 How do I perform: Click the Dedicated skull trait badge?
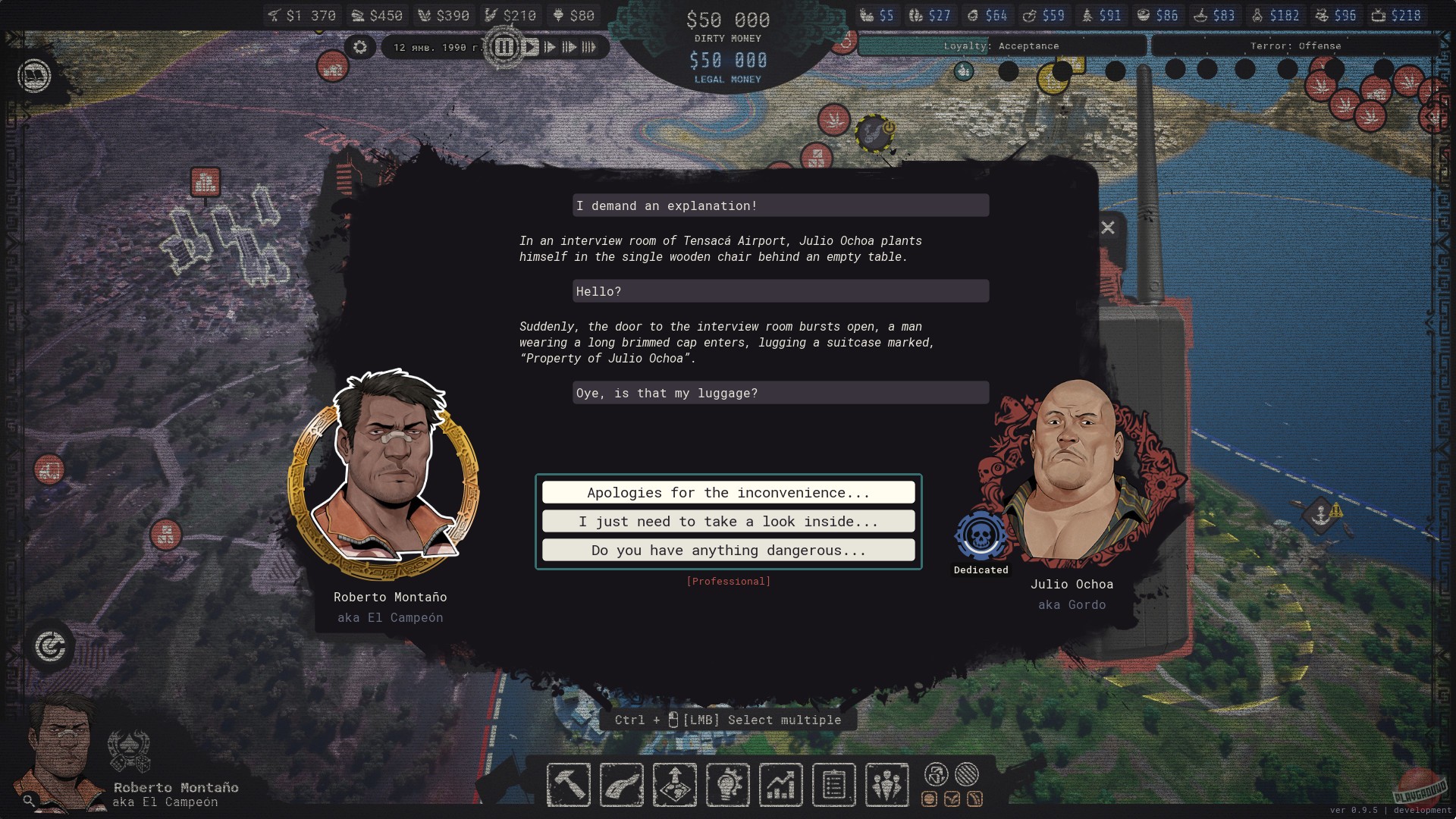(x=981, y=536)
